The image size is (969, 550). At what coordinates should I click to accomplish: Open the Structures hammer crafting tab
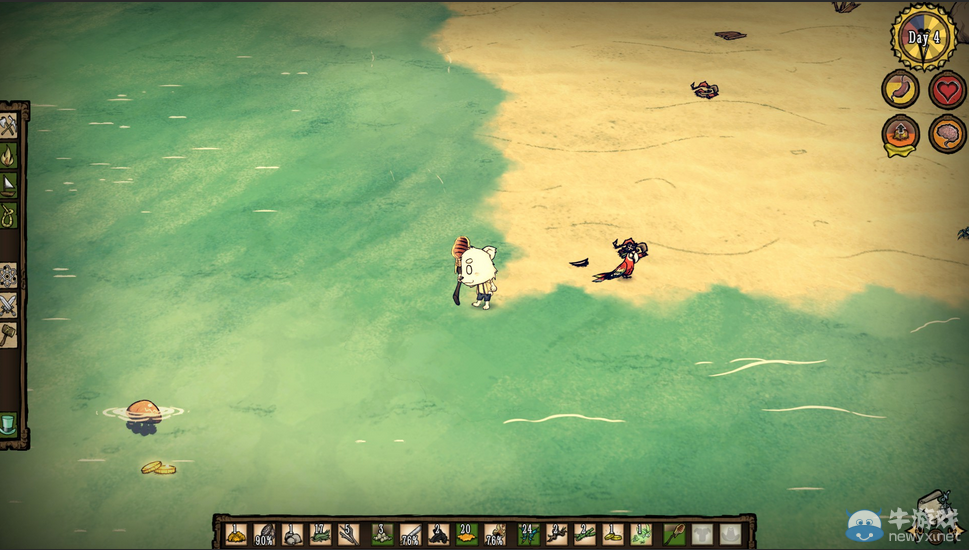click(9, 335)
